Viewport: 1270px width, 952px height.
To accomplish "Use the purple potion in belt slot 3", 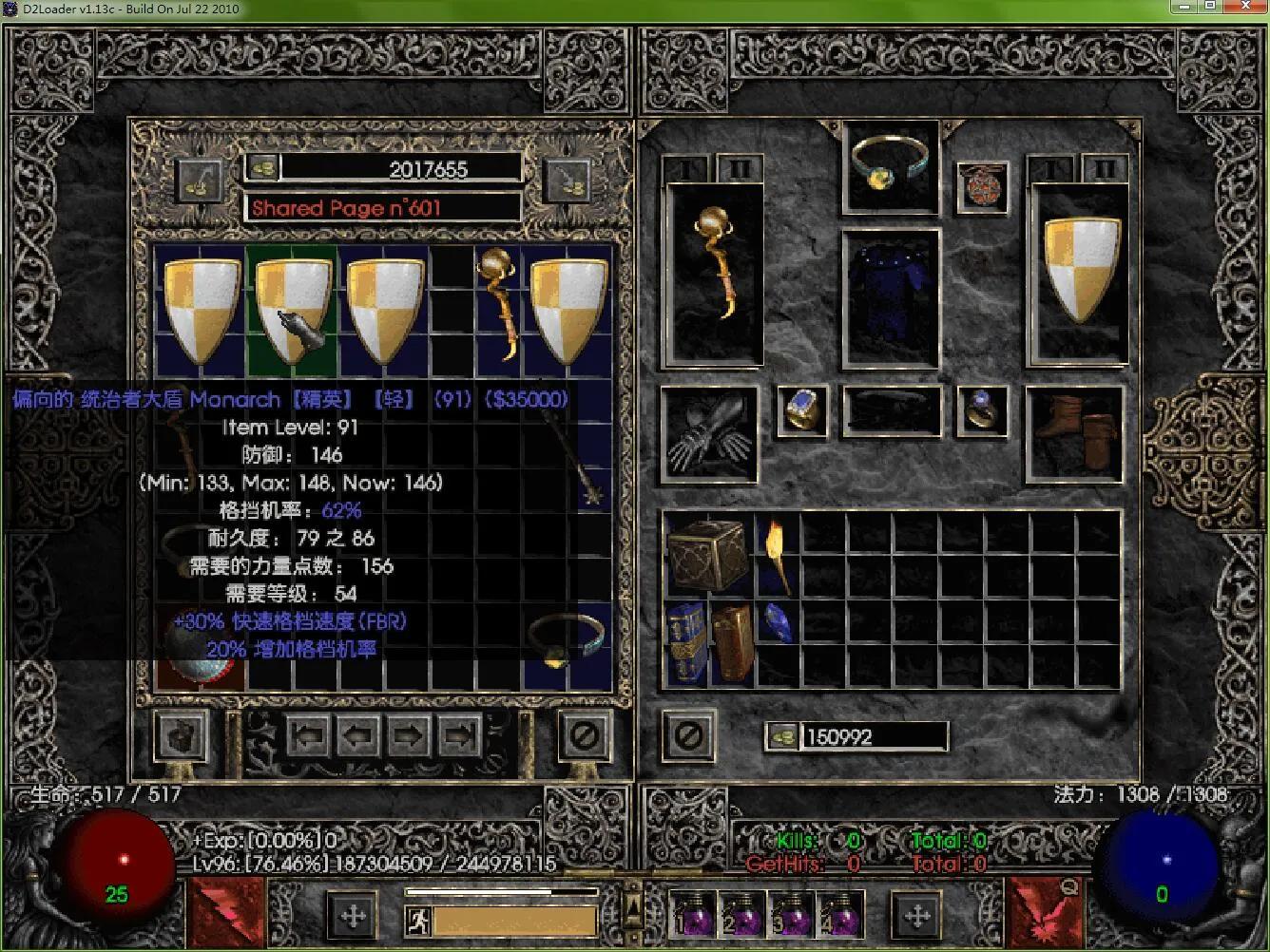I will [791, 915].
